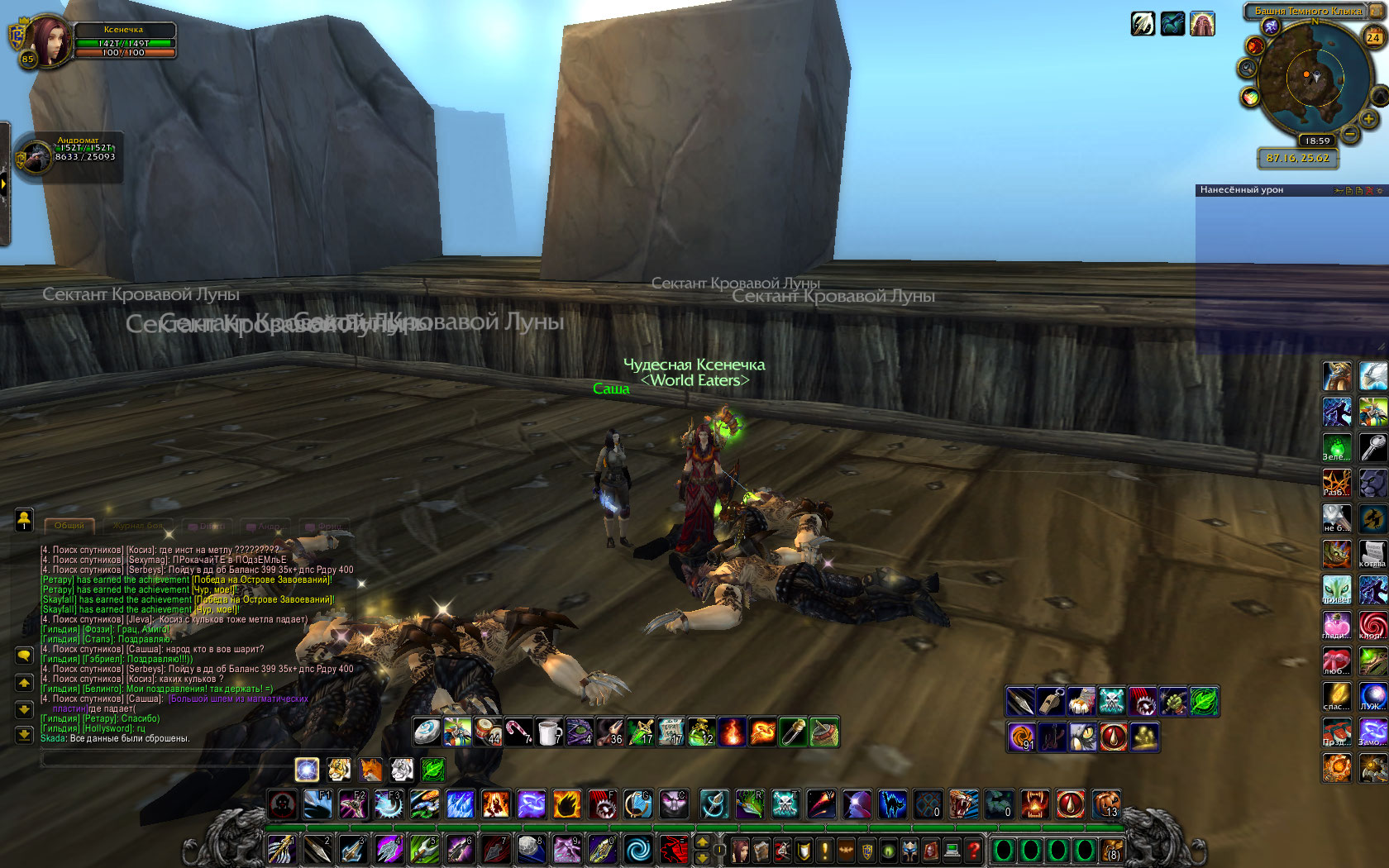
Task: Click the pumpkin item with 13 charges
Action: coord(1106,804)
